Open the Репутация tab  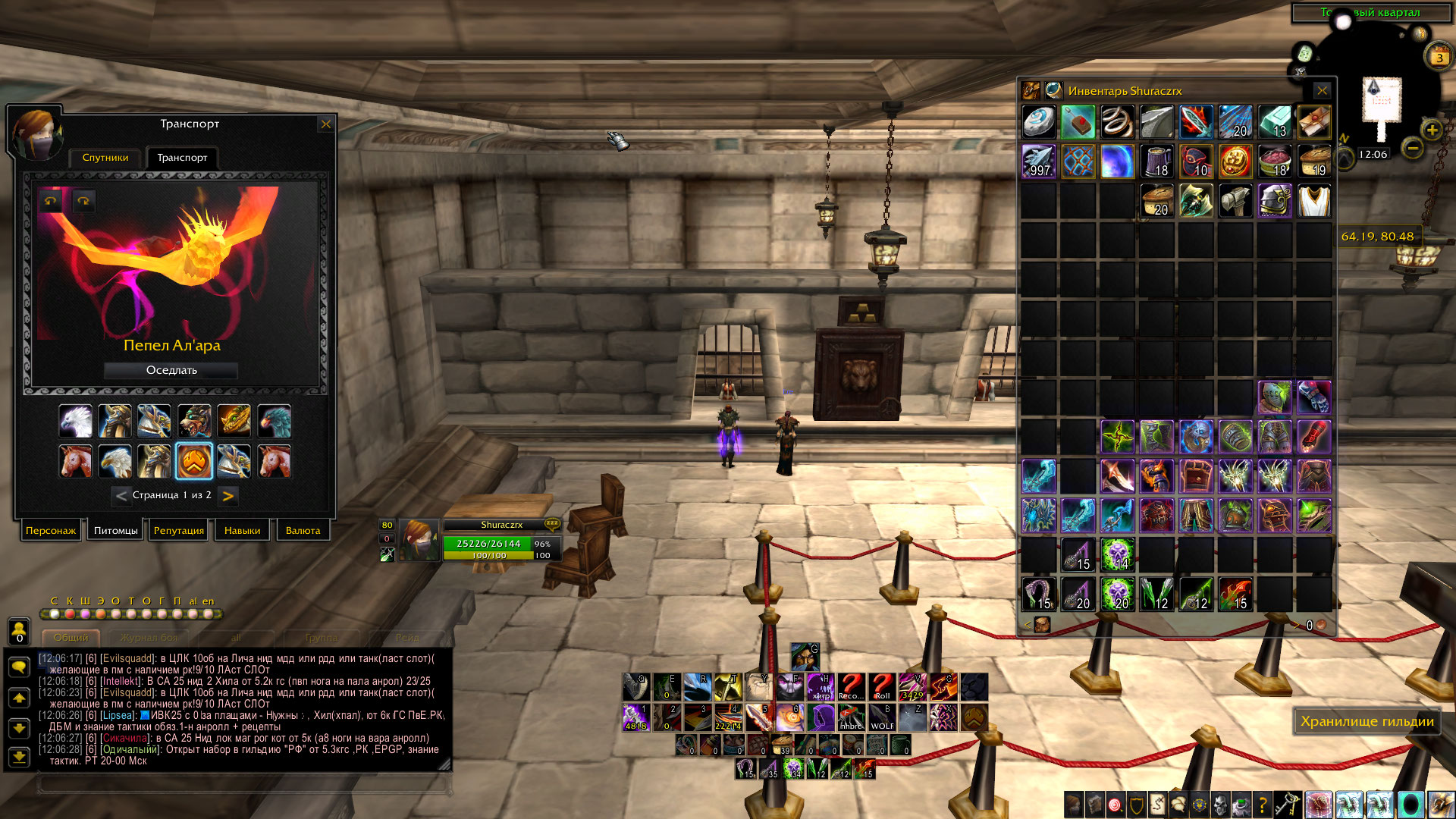pyautogui.click(x=179, y=531)
